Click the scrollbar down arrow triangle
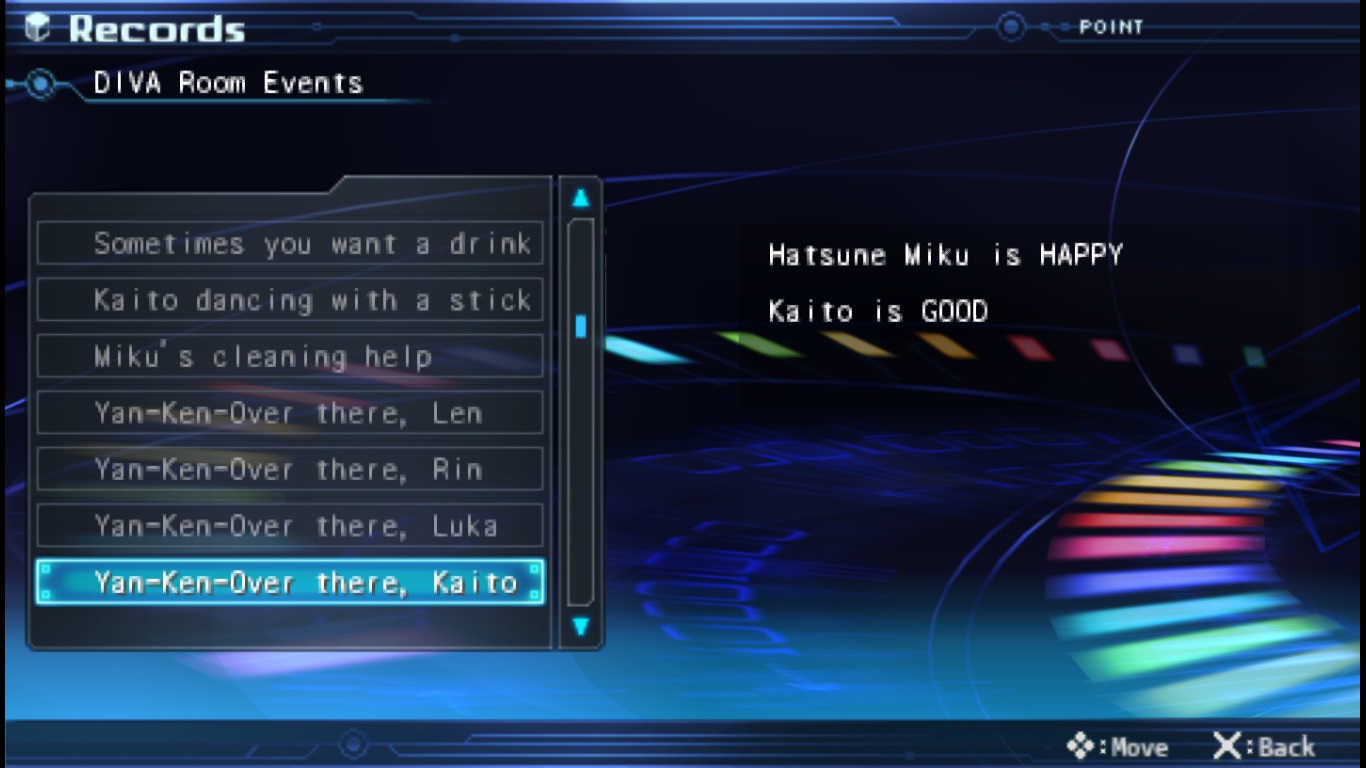This screenshot has width=1366, height=768. (581, 627)
